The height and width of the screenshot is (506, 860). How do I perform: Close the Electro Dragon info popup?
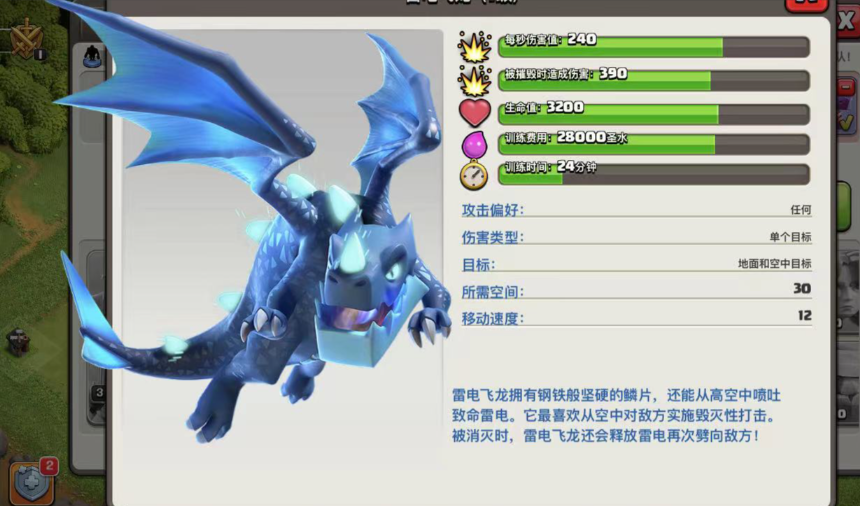point(806,4)
